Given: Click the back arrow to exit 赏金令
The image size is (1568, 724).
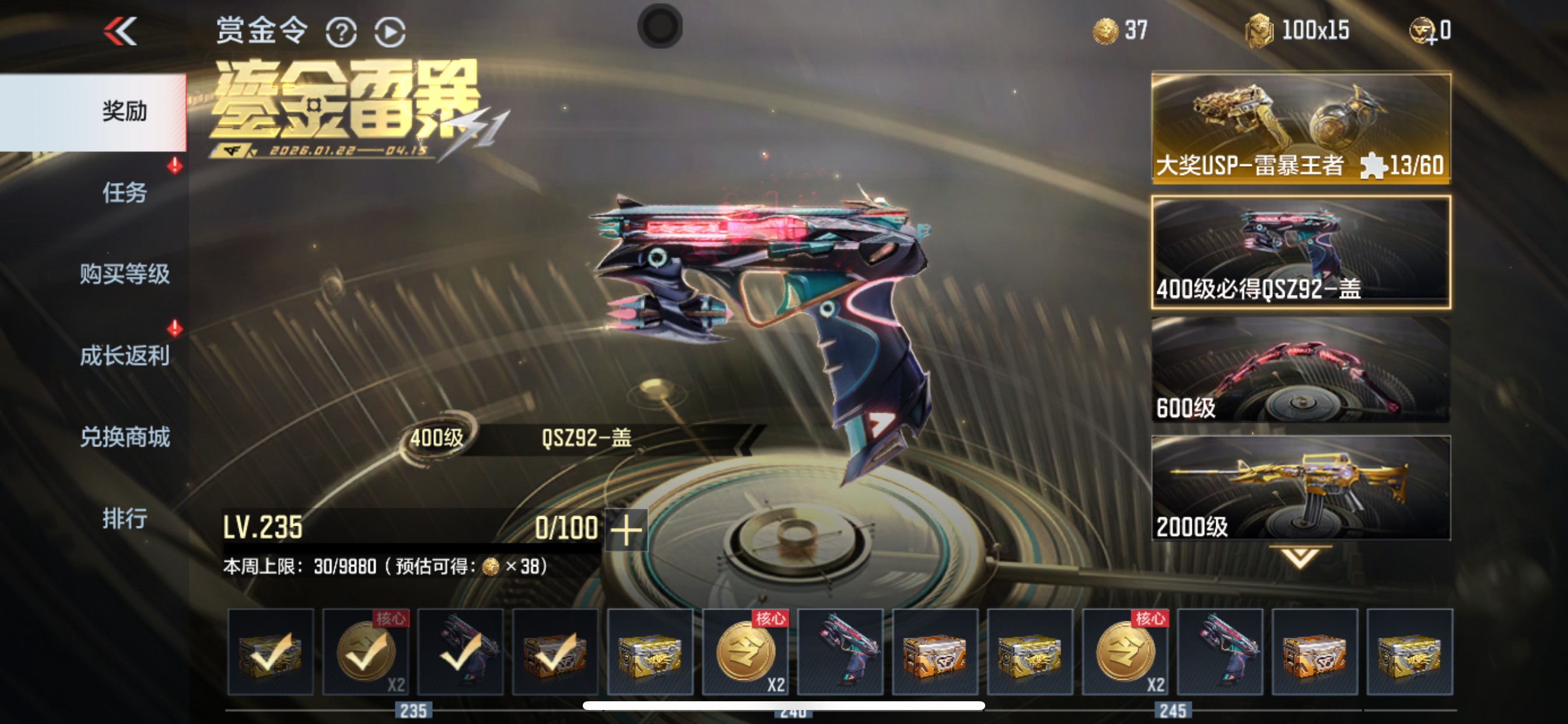Looking at the screenshot, I should coord(121,30).
